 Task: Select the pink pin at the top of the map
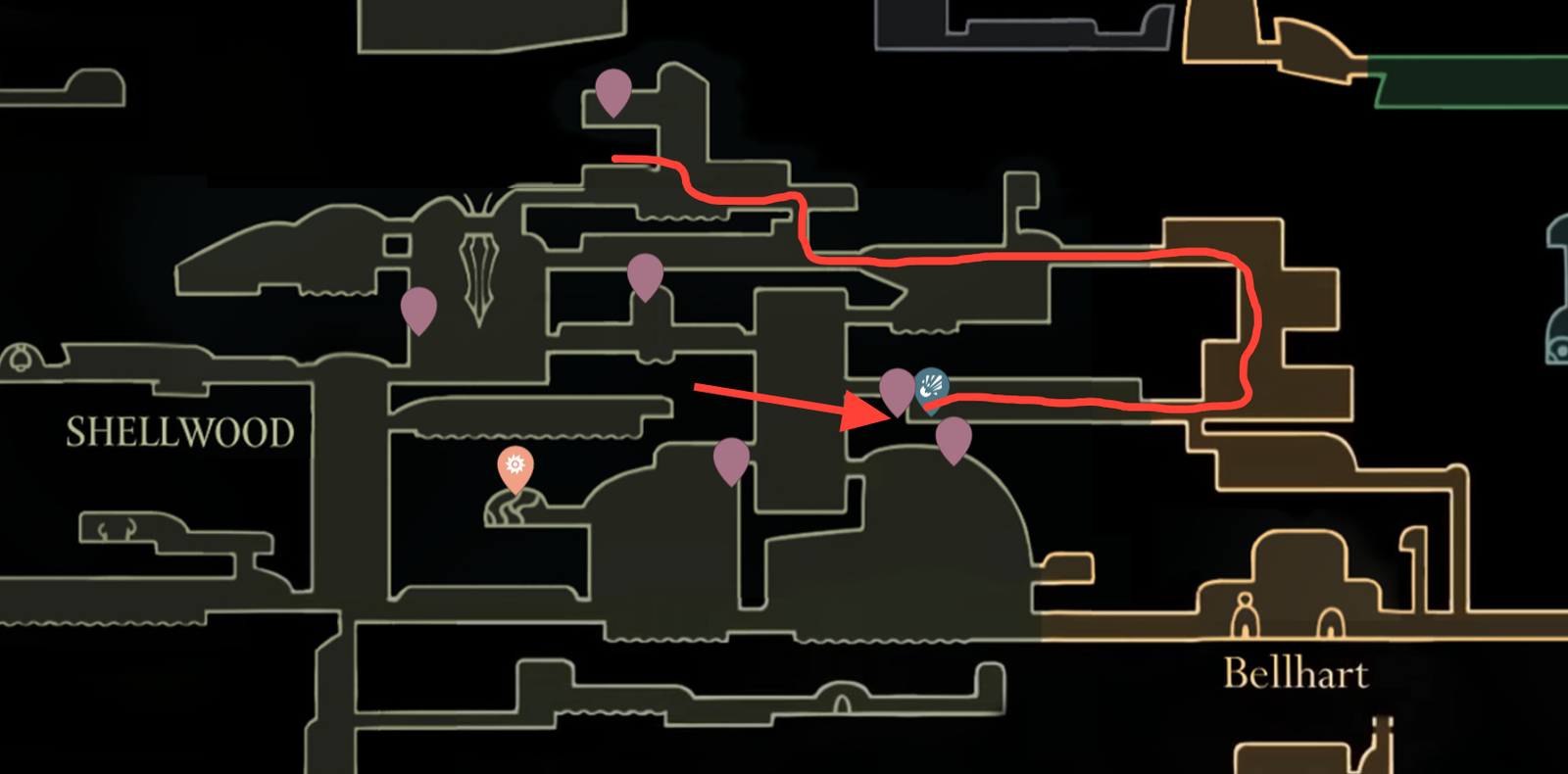612,93
